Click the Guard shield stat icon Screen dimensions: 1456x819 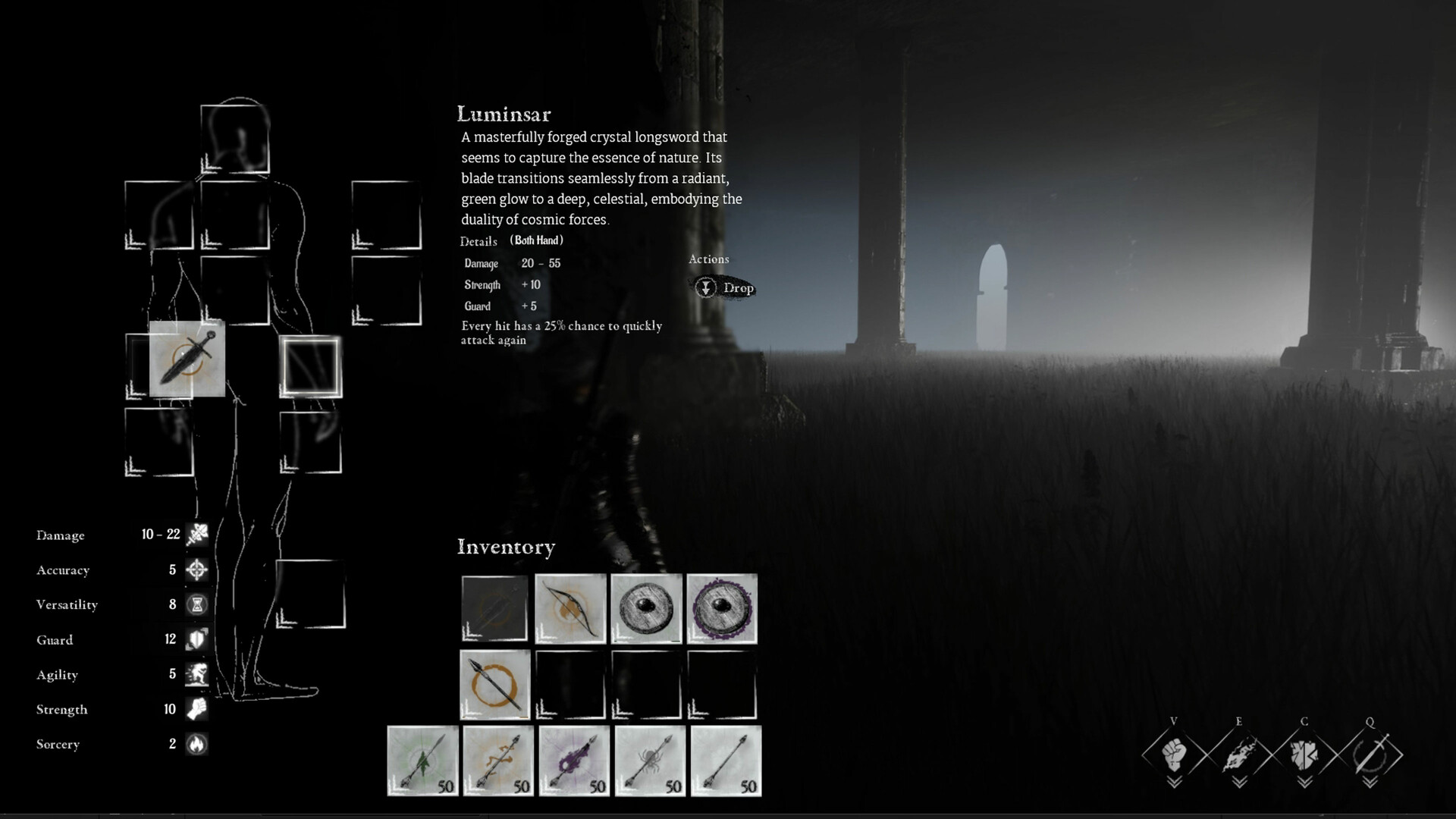196,639
